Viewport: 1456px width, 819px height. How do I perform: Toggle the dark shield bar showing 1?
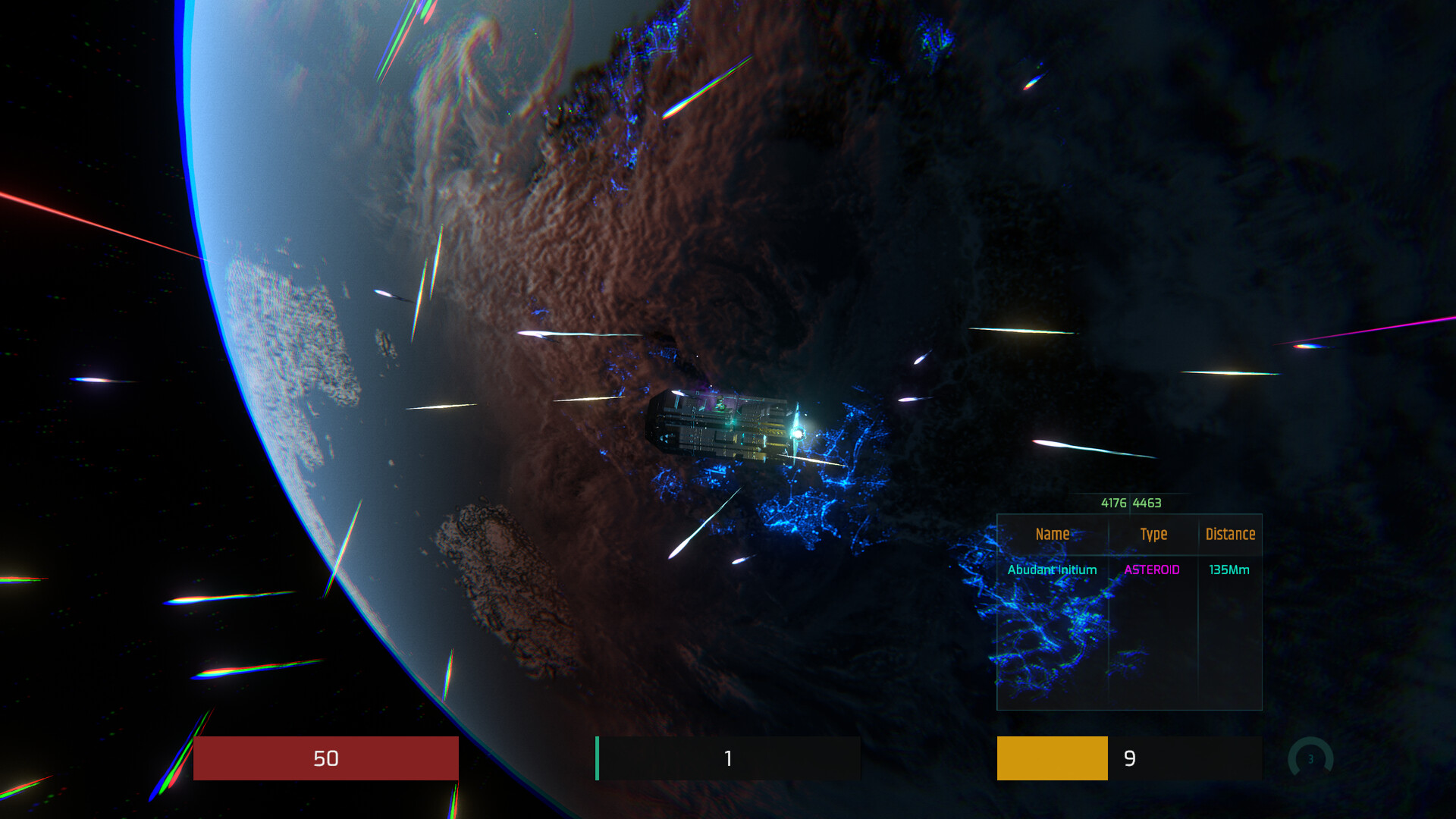[x=726, y=758]
